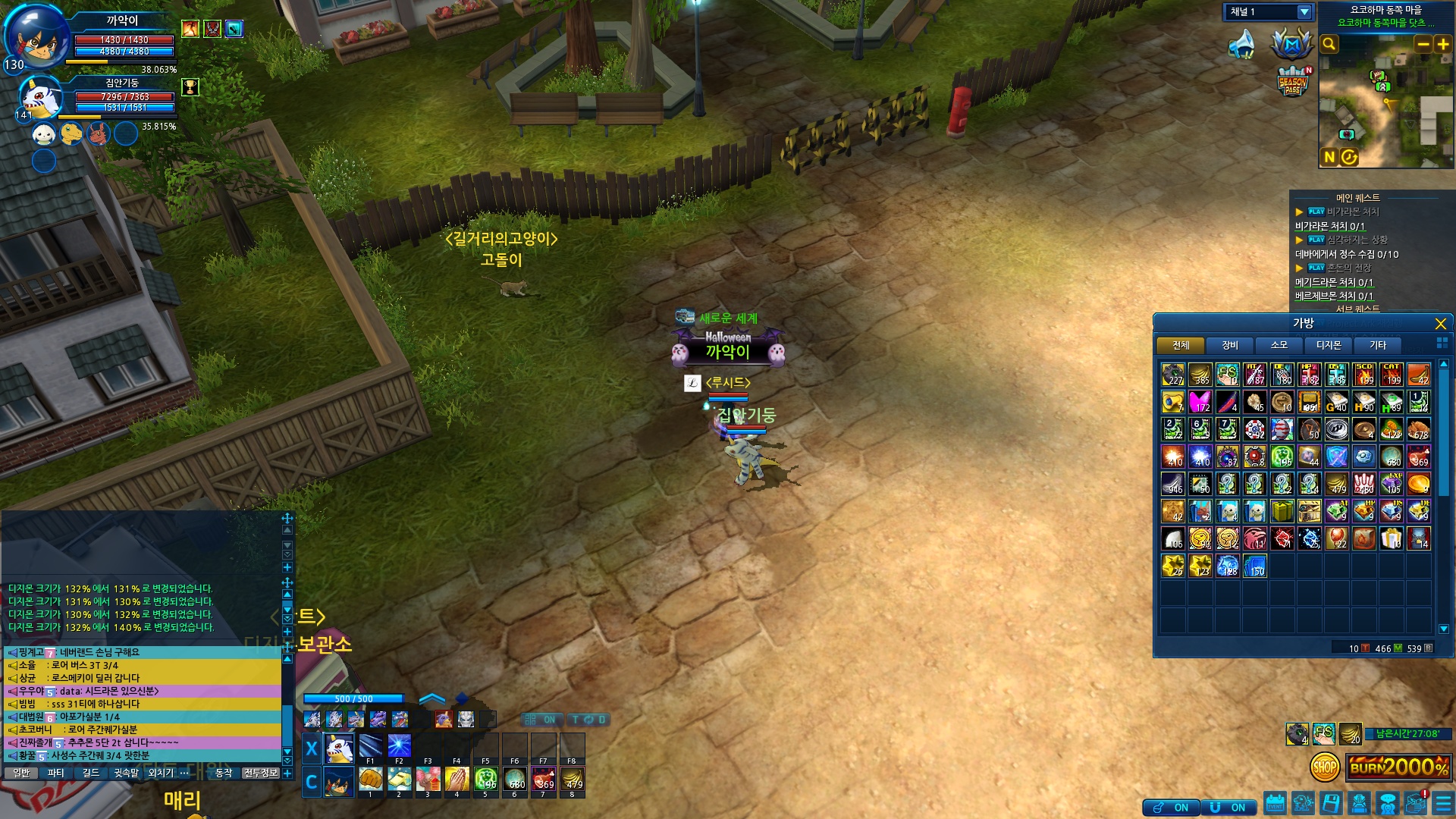Open the SHOP coin button

pos(1324,767)
